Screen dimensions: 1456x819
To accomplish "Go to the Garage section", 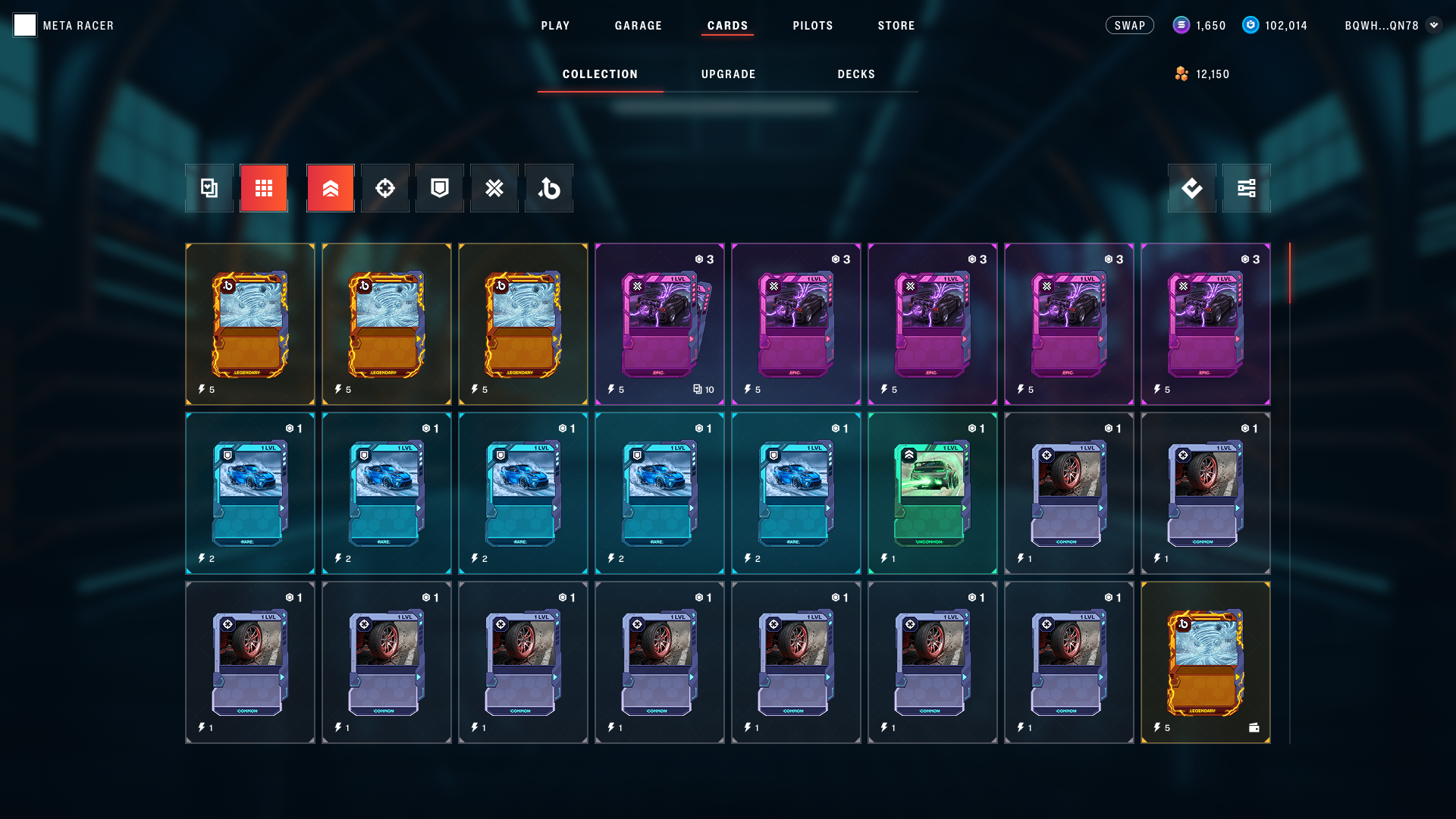I will click(x=638, y=26).
